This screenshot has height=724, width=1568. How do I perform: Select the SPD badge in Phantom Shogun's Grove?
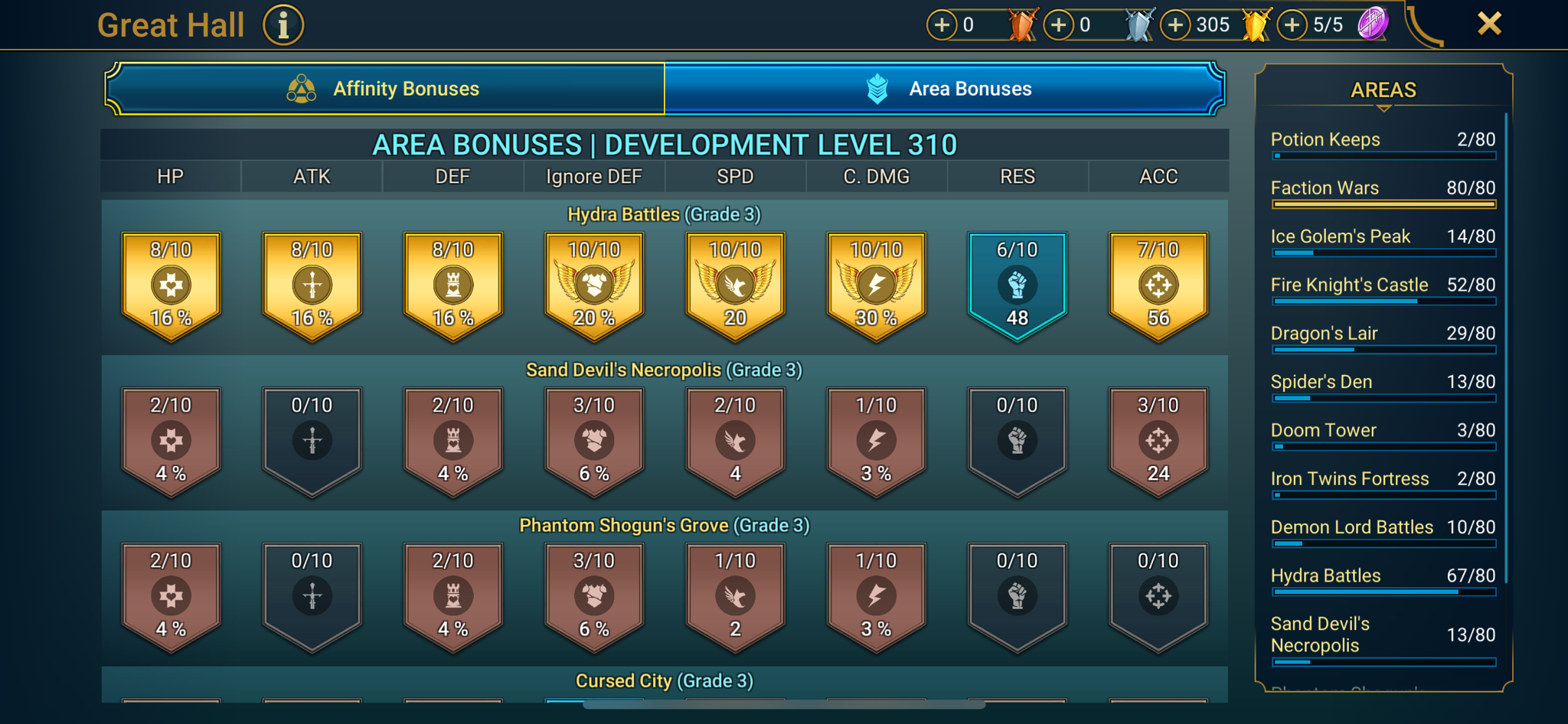tap(734, 595)
